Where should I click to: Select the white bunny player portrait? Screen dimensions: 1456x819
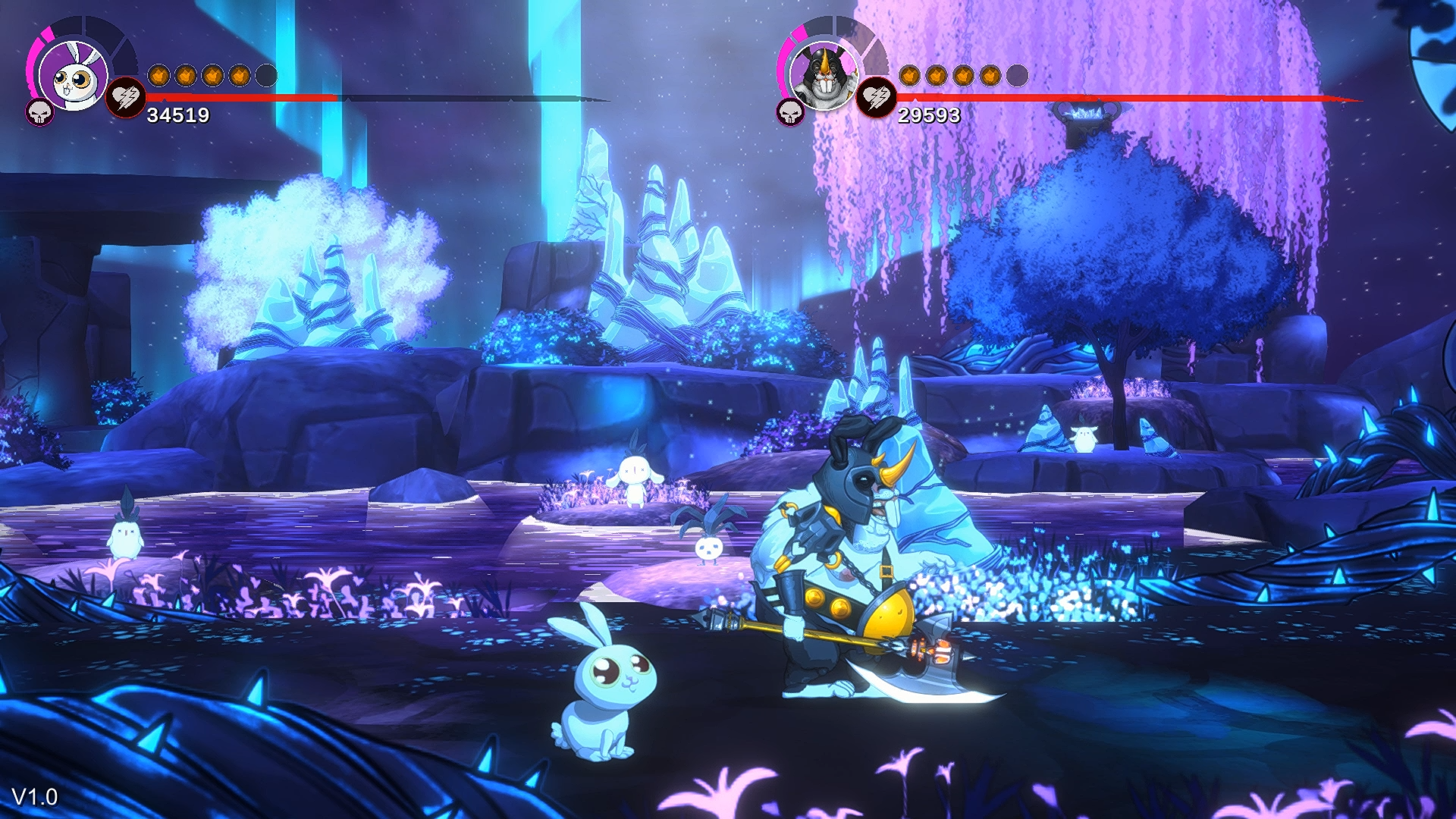point(73,74)
